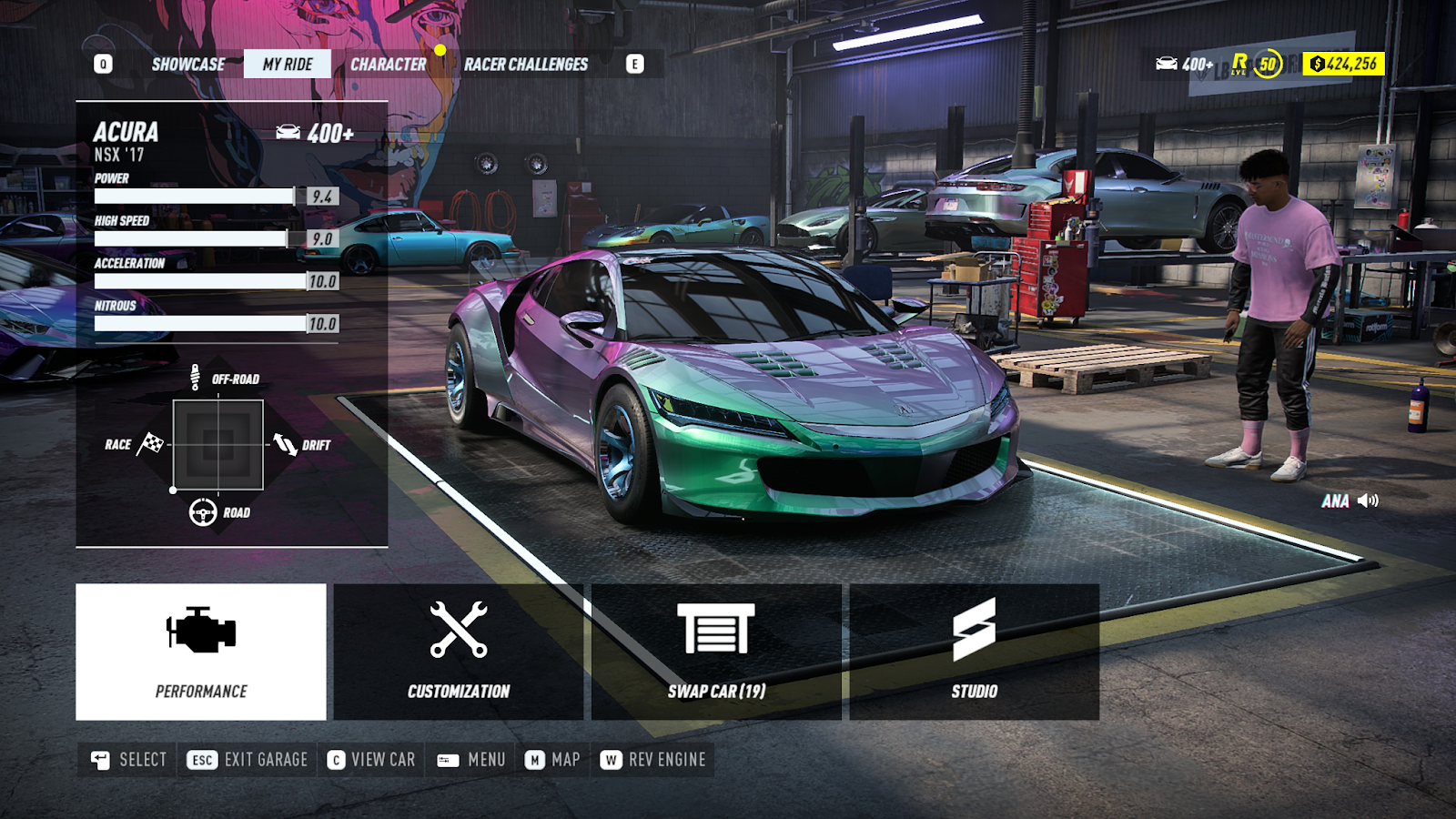
Task: Open the Character tab
Action: (389, 65)
